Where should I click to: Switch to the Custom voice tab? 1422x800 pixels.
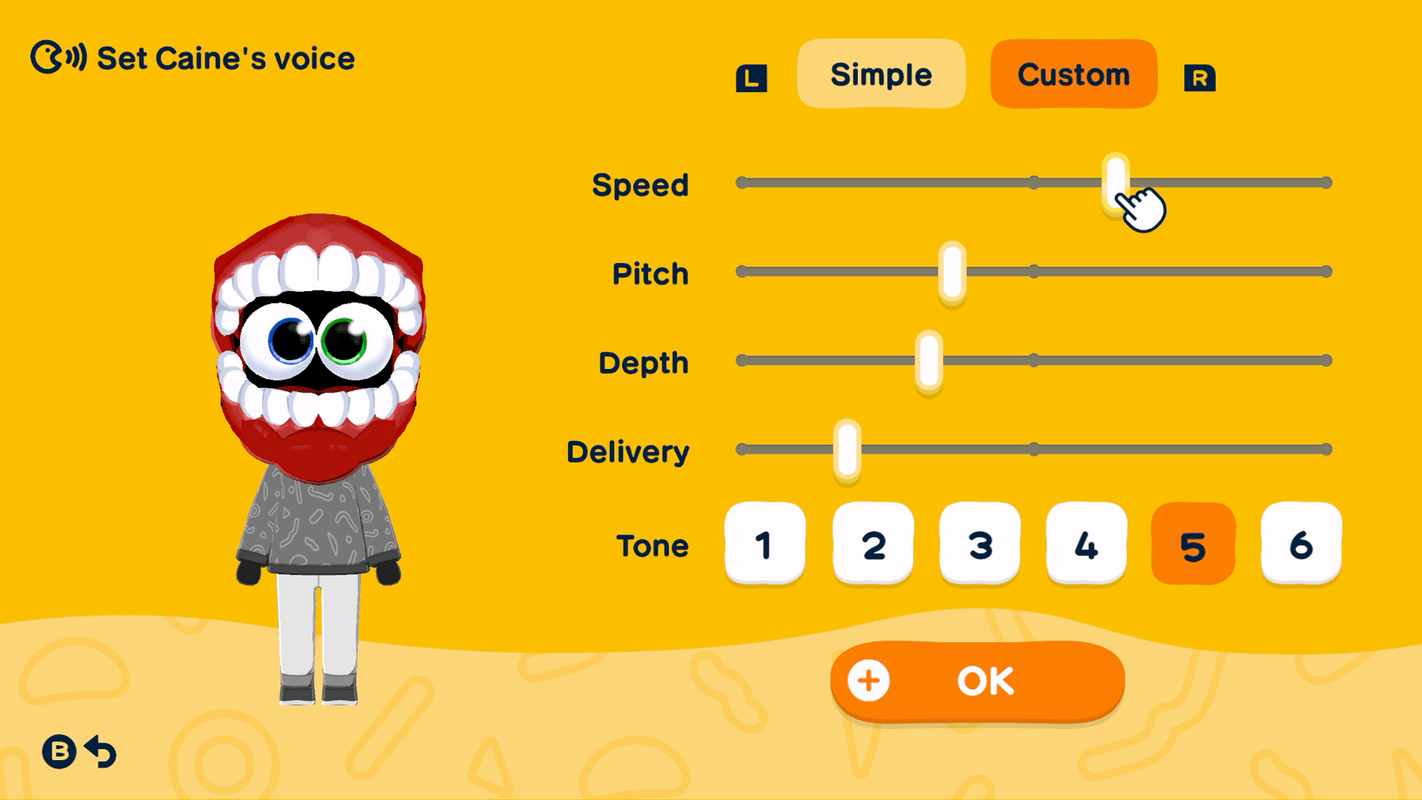pos(1073,73)
